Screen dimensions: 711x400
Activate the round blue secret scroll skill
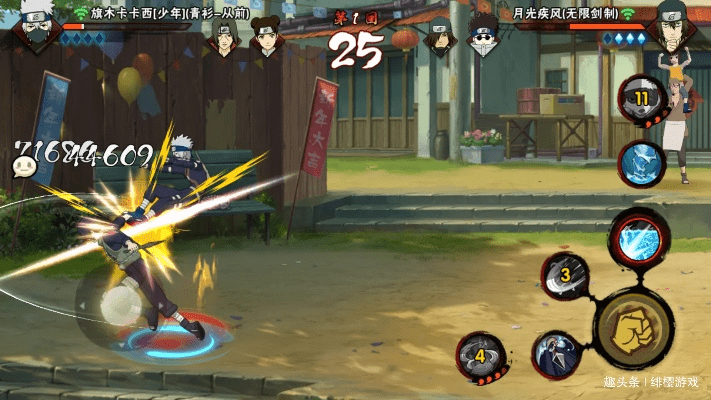(639, 162)
